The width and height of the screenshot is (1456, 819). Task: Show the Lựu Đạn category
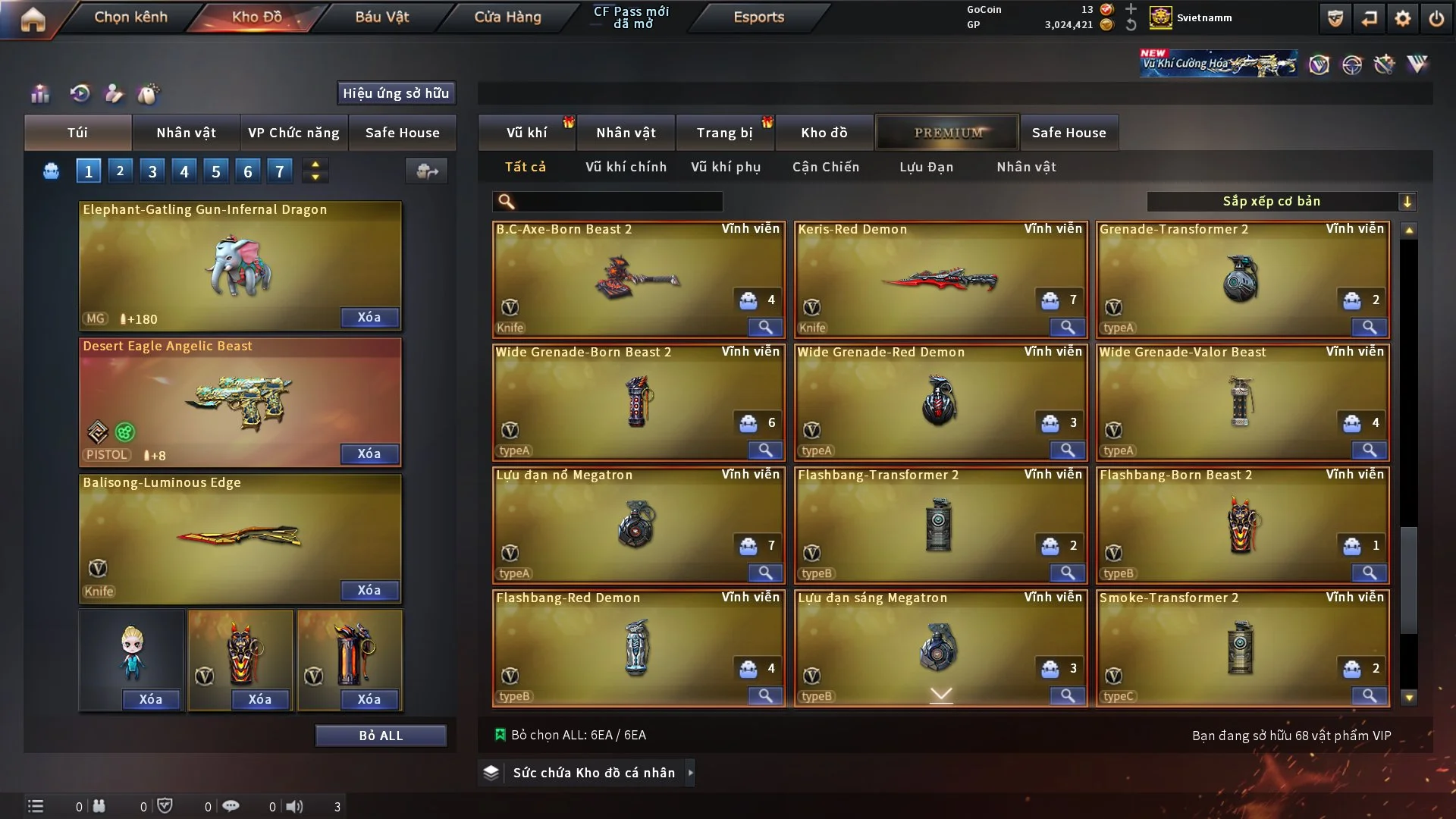click(926, 167)
